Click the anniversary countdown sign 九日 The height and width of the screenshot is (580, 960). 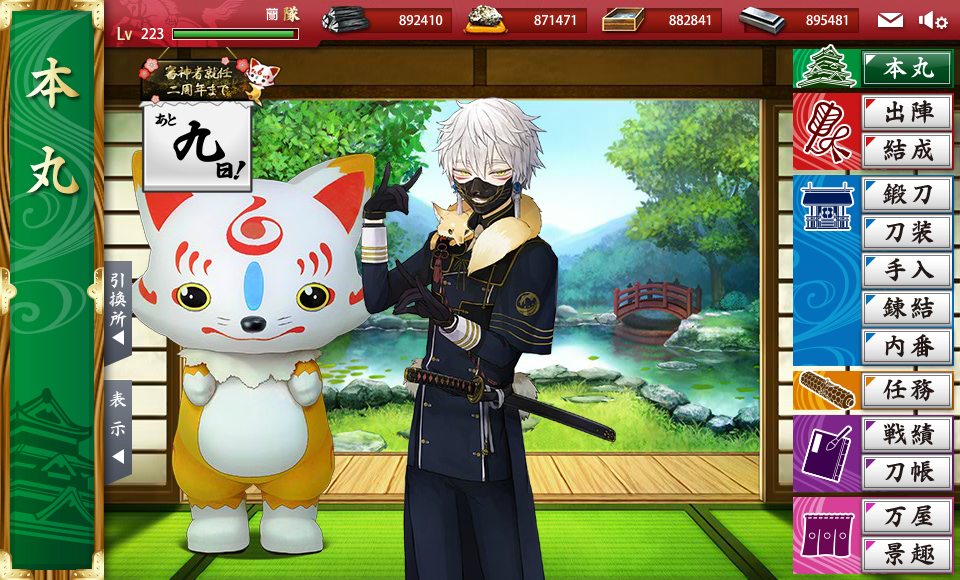196,147
